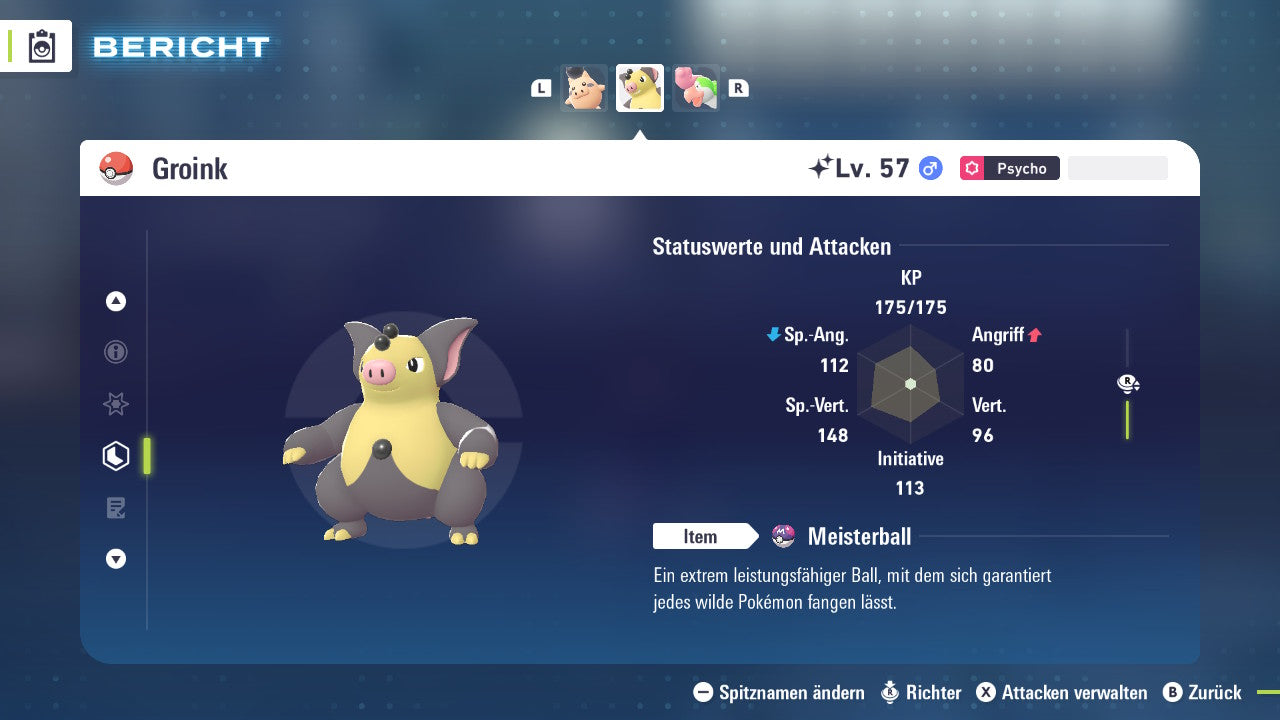Image resolution: width=1280 pixels, height=720 pixels.
Task: Activate the Richter judge function
Action: click(x=920, y=692)
